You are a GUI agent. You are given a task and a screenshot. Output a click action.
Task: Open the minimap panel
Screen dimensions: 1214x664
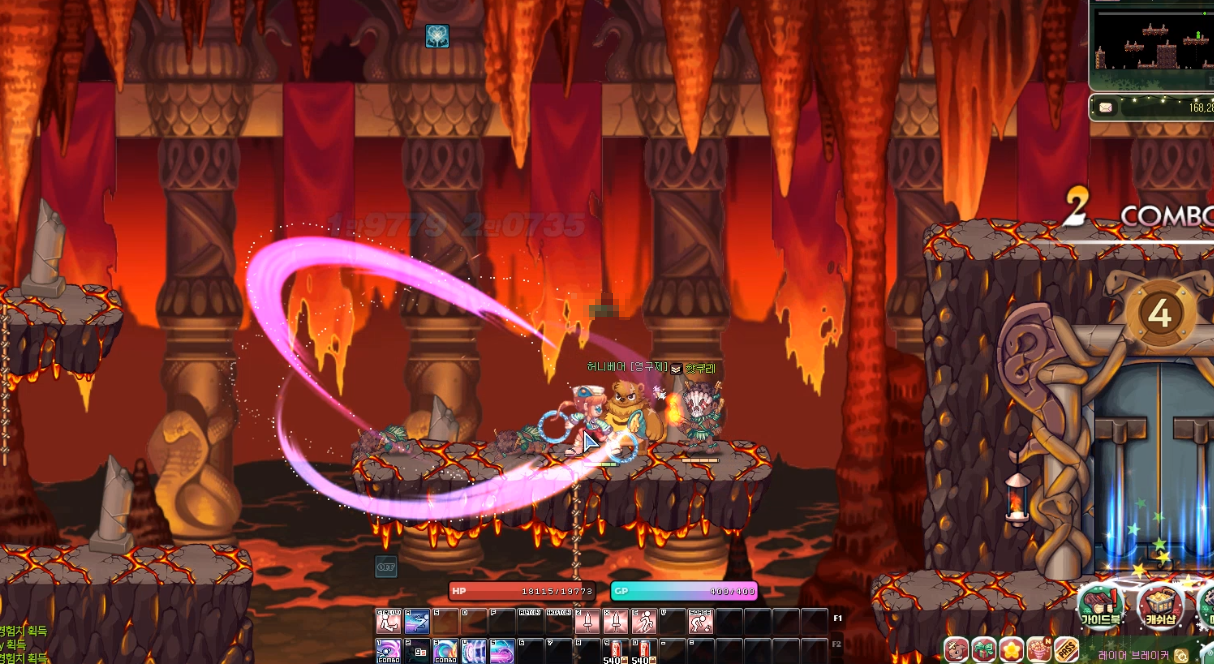(1151, 45)
